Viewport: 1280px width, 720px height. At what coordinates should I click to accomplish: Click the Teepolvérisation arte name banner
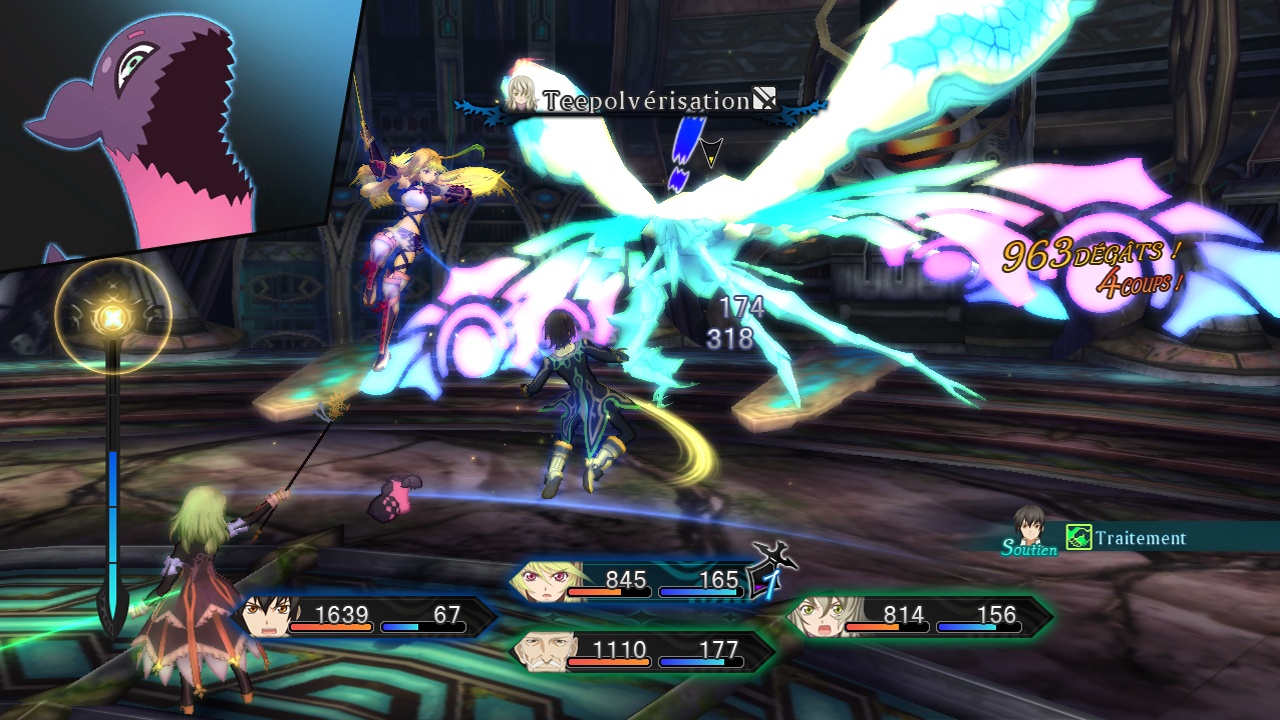(646, 101)
